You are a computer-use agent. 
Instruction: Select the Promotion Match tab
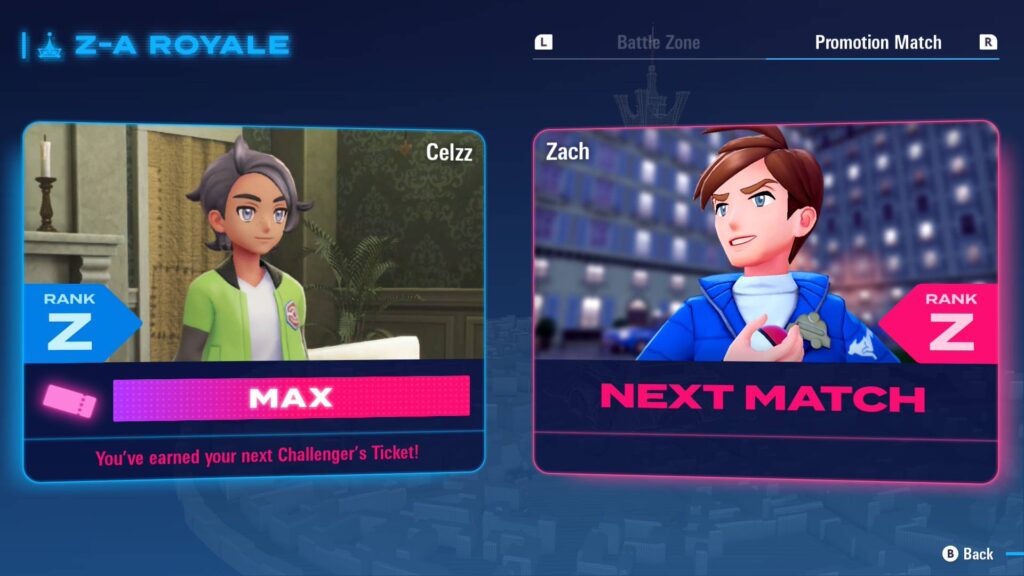(877, 43)
